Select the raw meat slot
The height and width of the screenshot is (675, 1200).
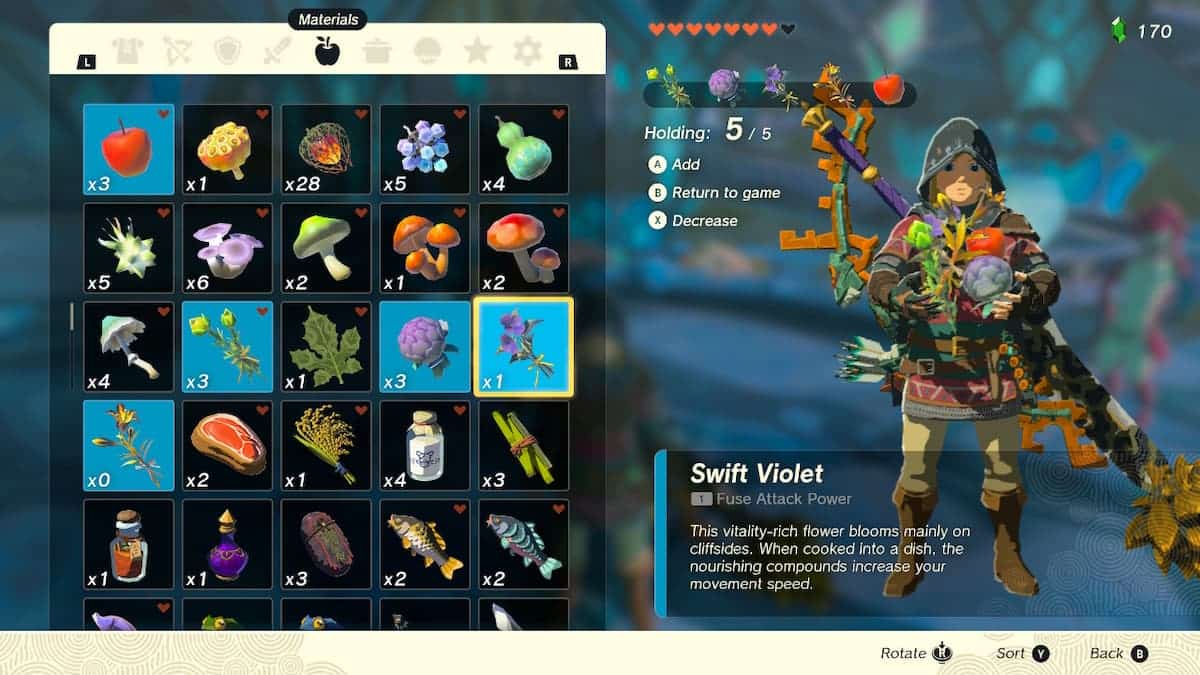pyautogui.click(x=227, y=445)
